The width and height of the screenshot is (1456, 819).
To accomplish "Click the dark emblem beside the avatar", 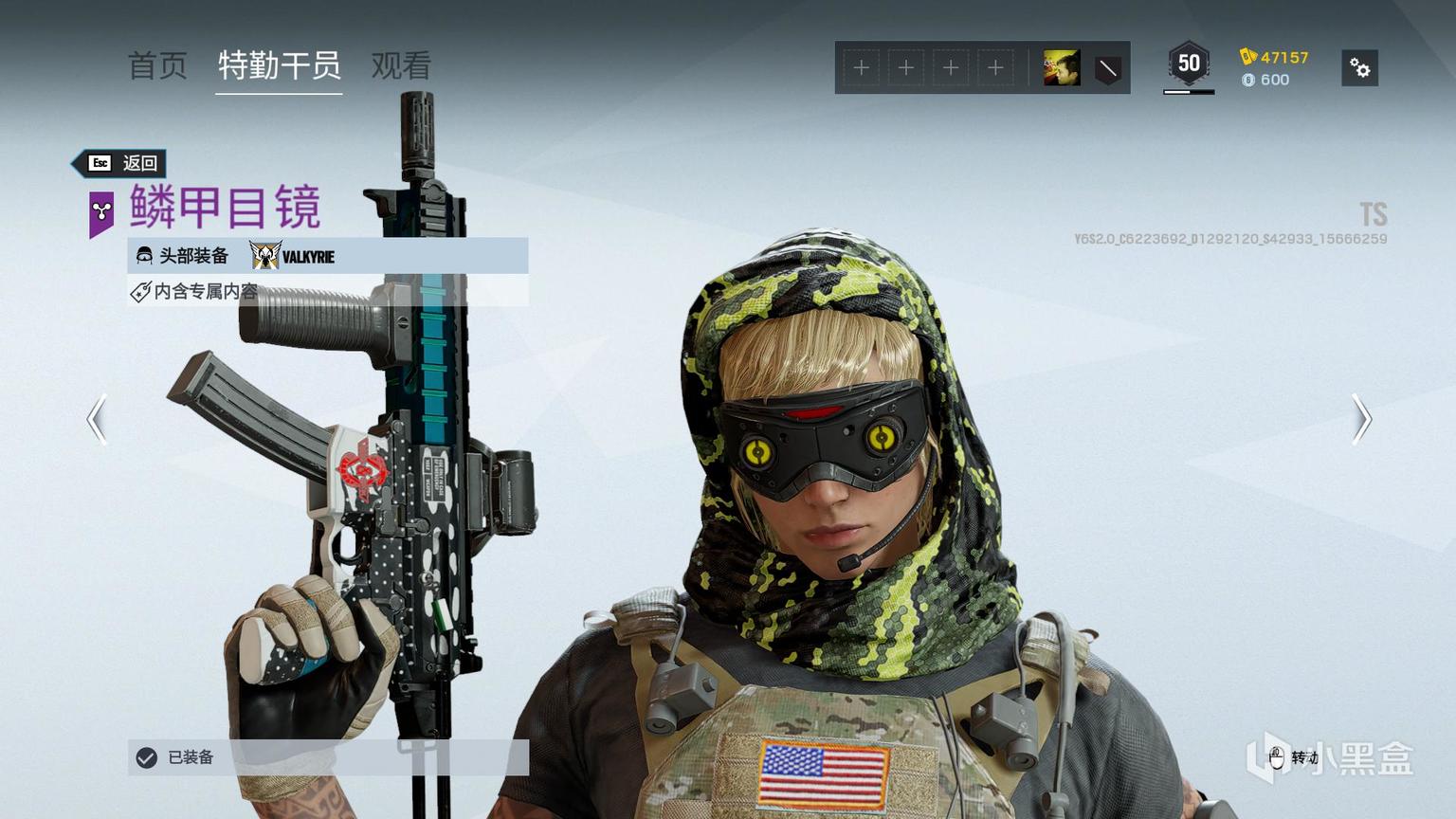I will click(x=1107, y=68).
